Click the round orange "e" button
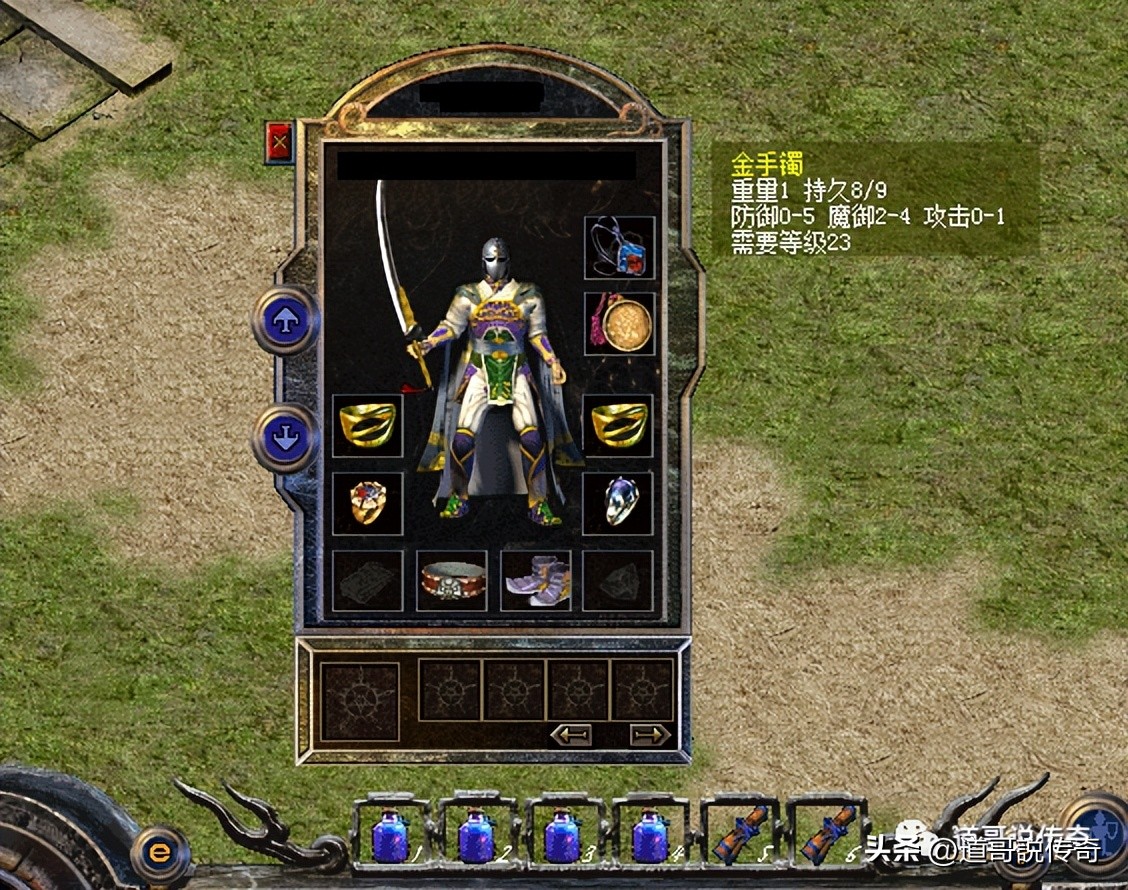The height and width of the screenshot is (890, 1128). click(160, 853)
